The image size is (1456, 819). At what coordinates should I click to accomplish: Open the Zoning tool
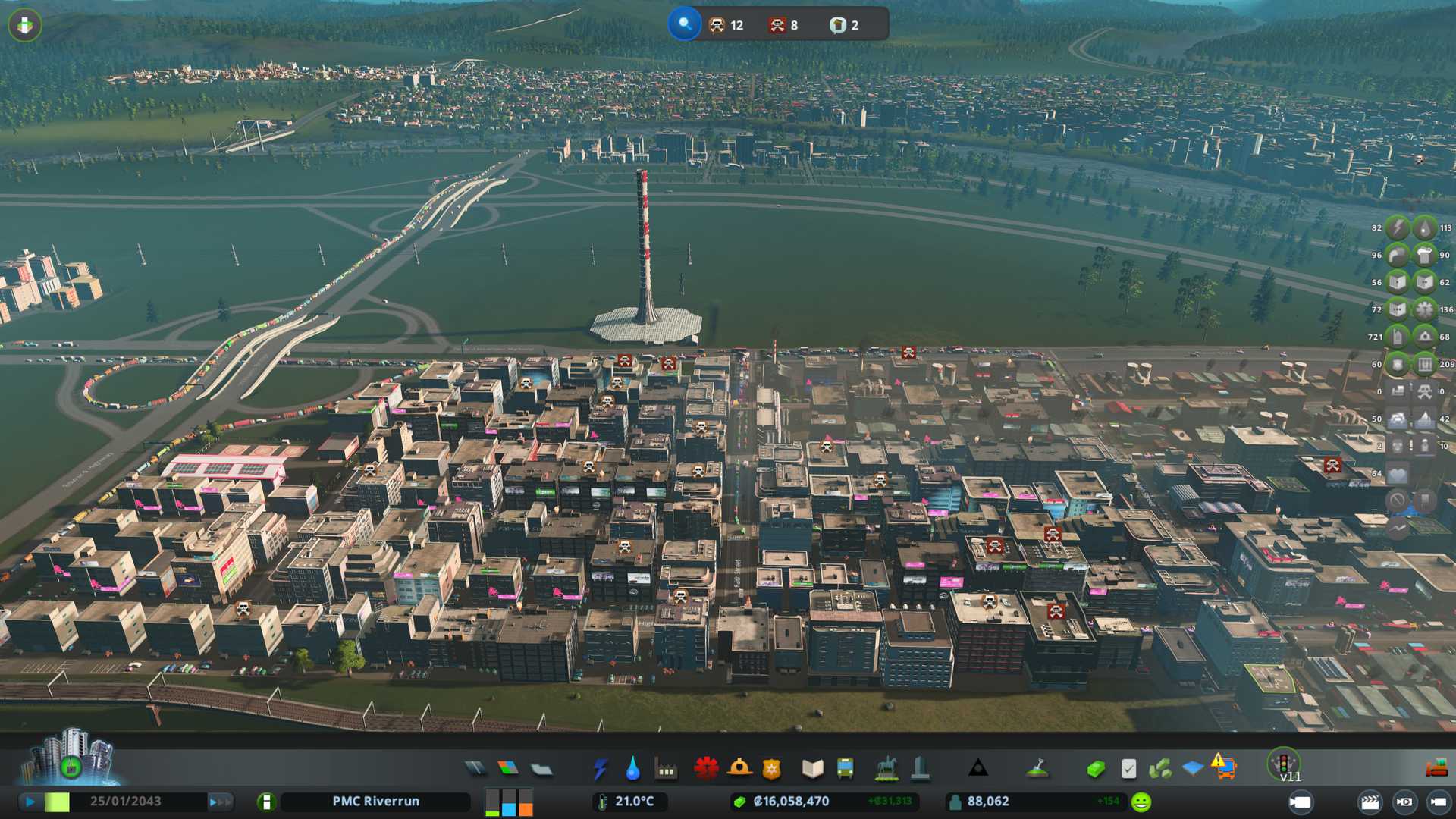[508, 769]
